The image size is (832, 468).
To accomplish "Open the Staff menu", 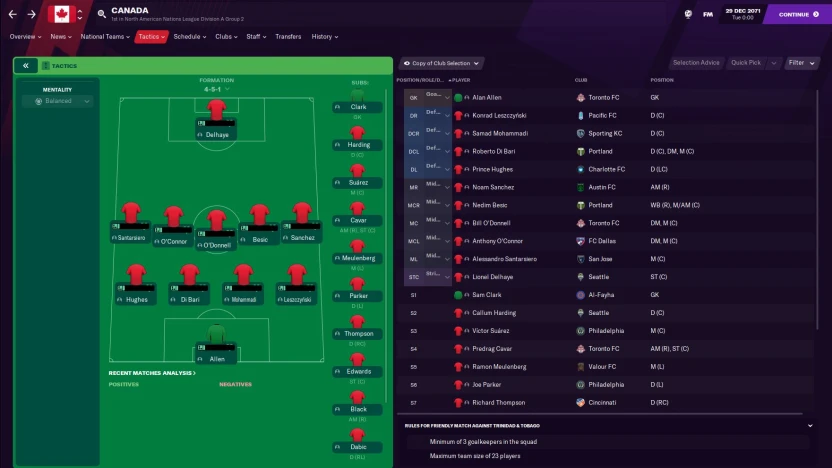I will tap(255, 37).
